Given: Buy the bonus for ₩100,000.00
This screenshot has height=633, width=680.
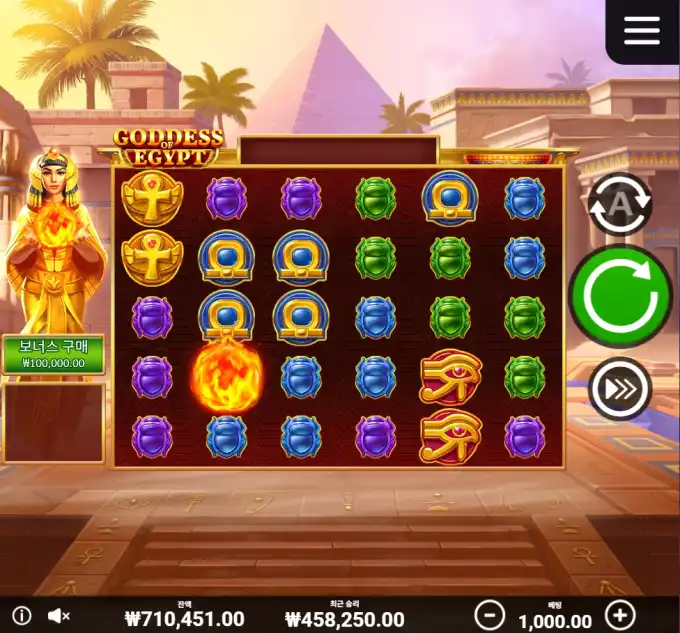Looking at the screenshot, I should point(54,354).
